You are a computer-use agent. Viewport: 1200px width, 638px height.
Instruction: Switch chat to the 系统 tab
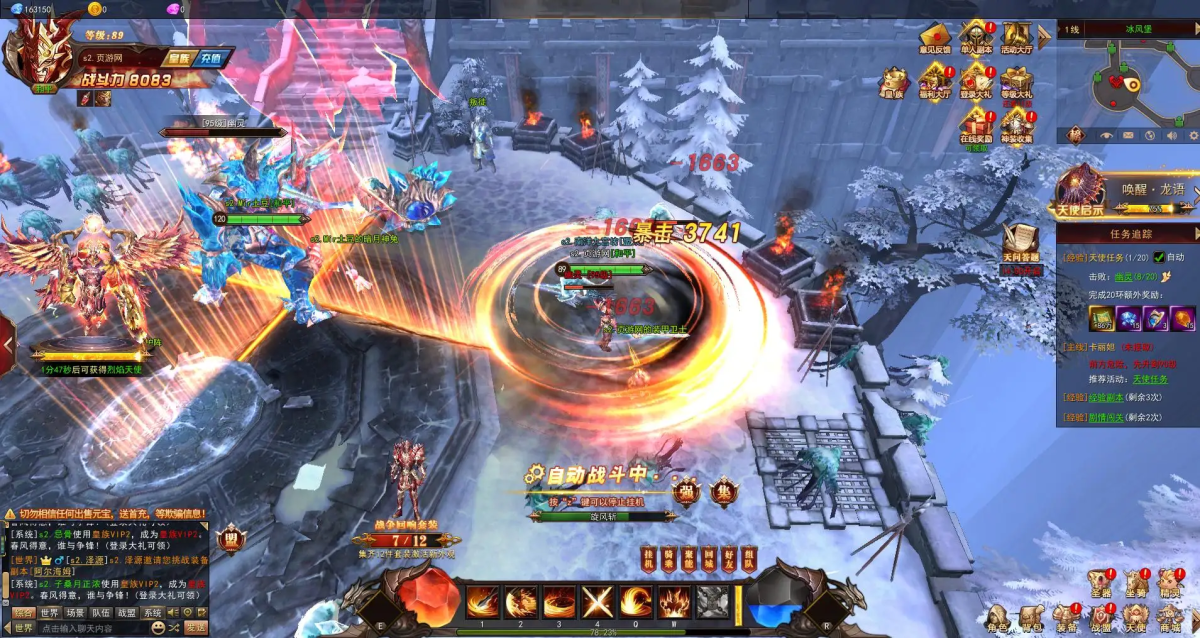point(152,612)
